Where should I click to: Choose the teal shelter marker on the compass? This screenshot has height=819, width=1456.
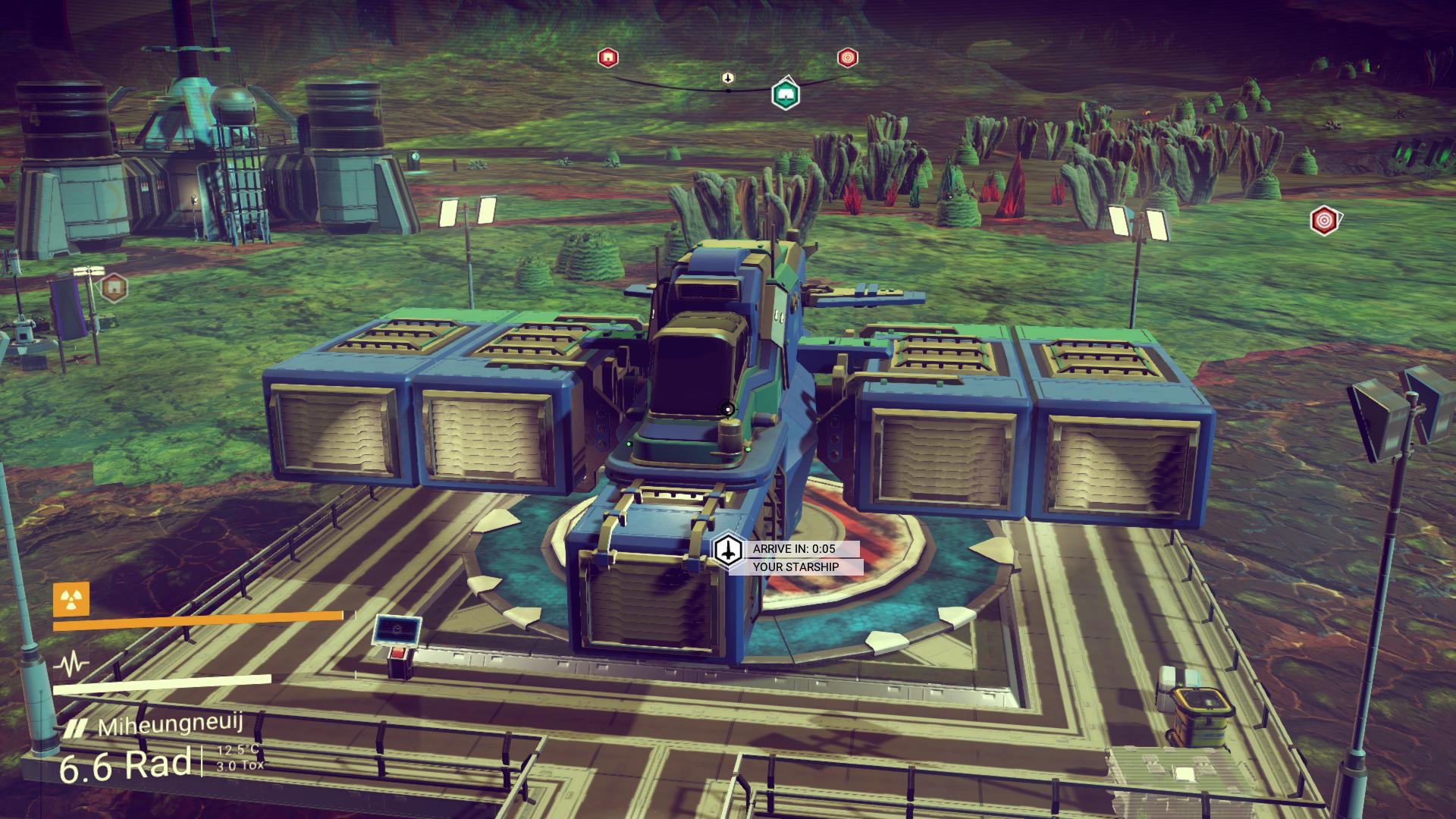(x=786, y=95)
